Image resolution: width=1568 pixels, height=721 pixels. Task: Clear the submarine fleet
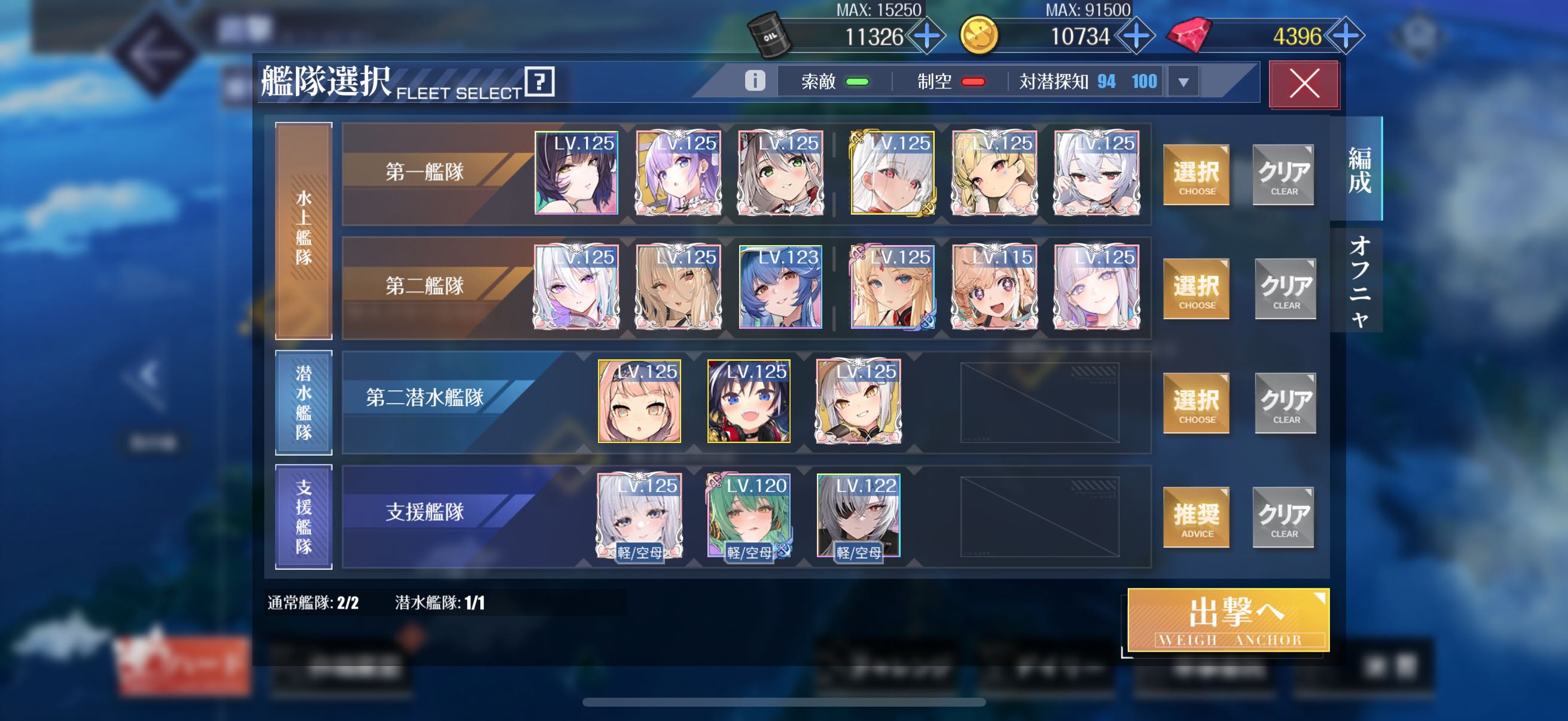(1285, 403)
